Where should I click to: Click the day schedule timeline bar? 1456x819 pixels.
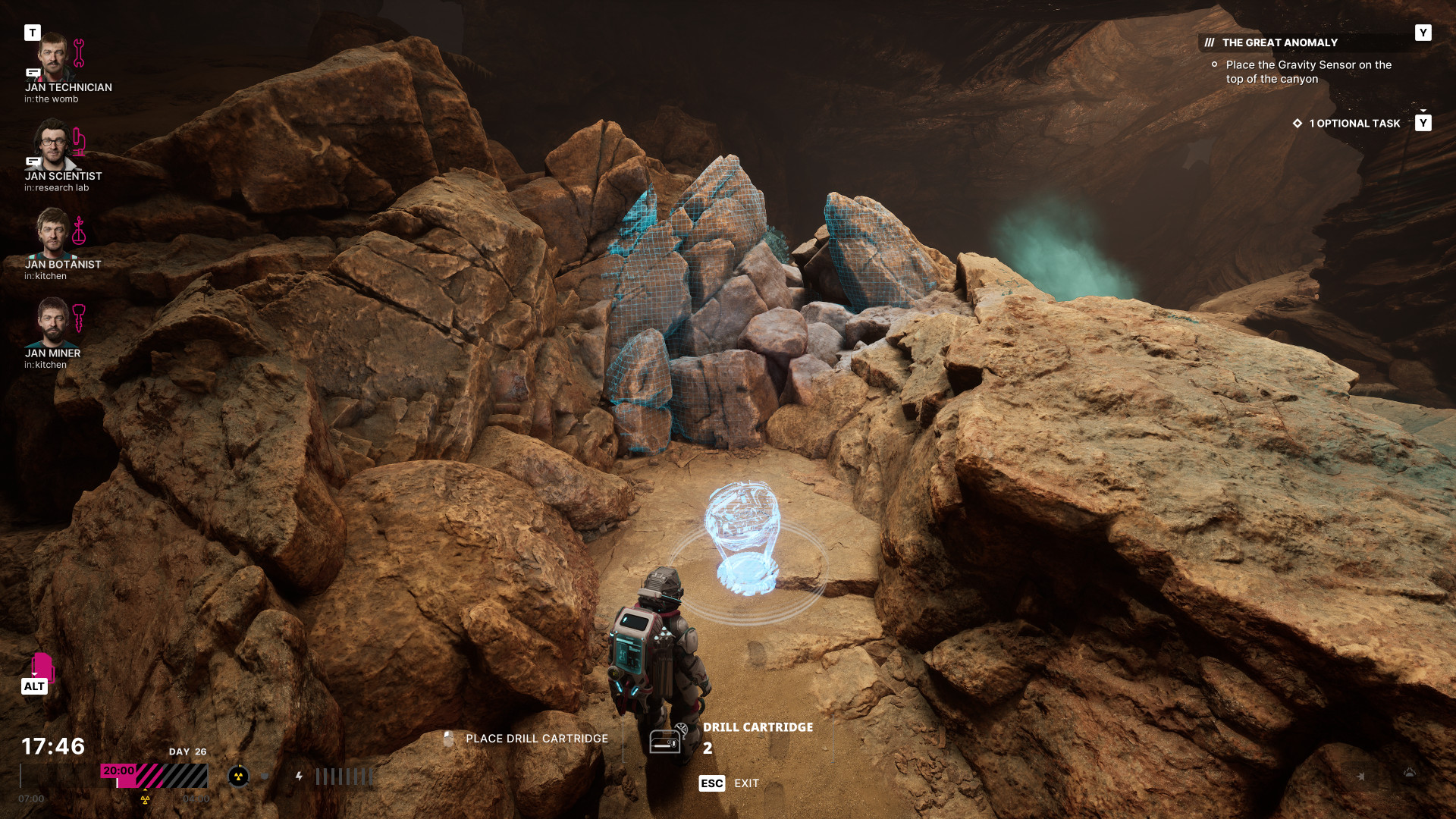[154, 776]
